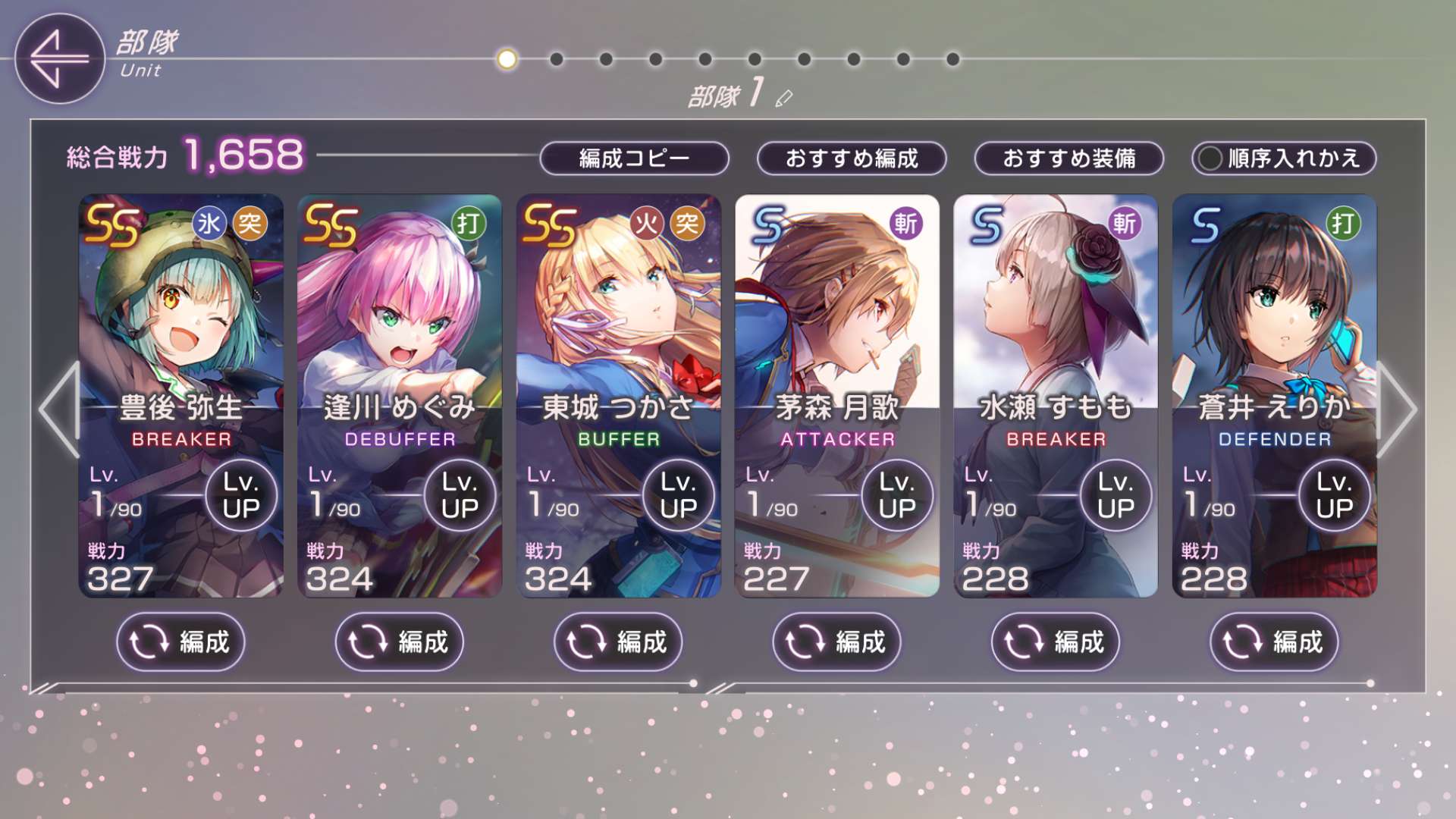
Task: Edit the 部隊1 unit name pencil icon
Action: (x=784, y=99)
